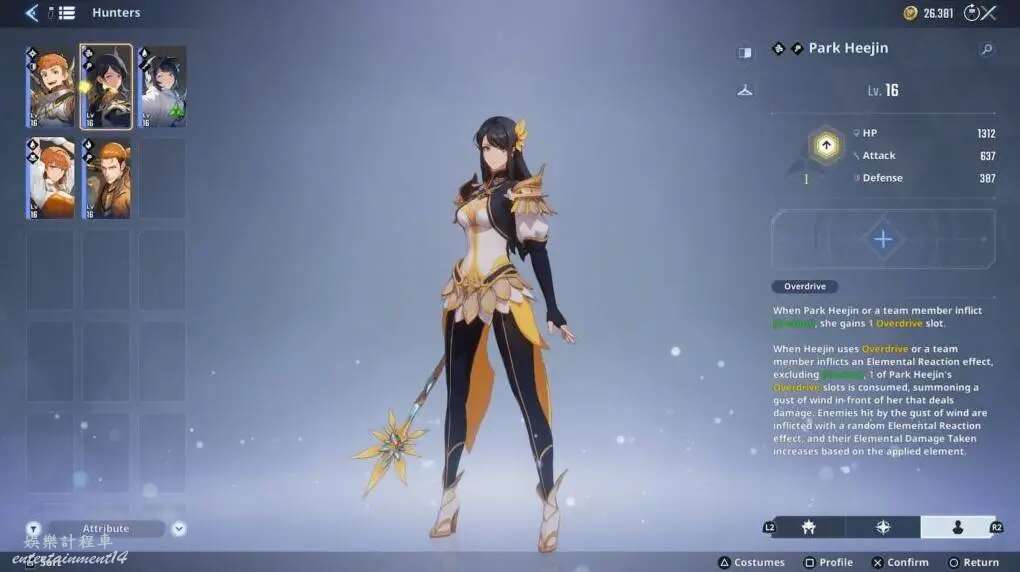Pick the orange-haired hunter with raised arms
Viewport: 1020px width, 572px height.
point(50,179)
